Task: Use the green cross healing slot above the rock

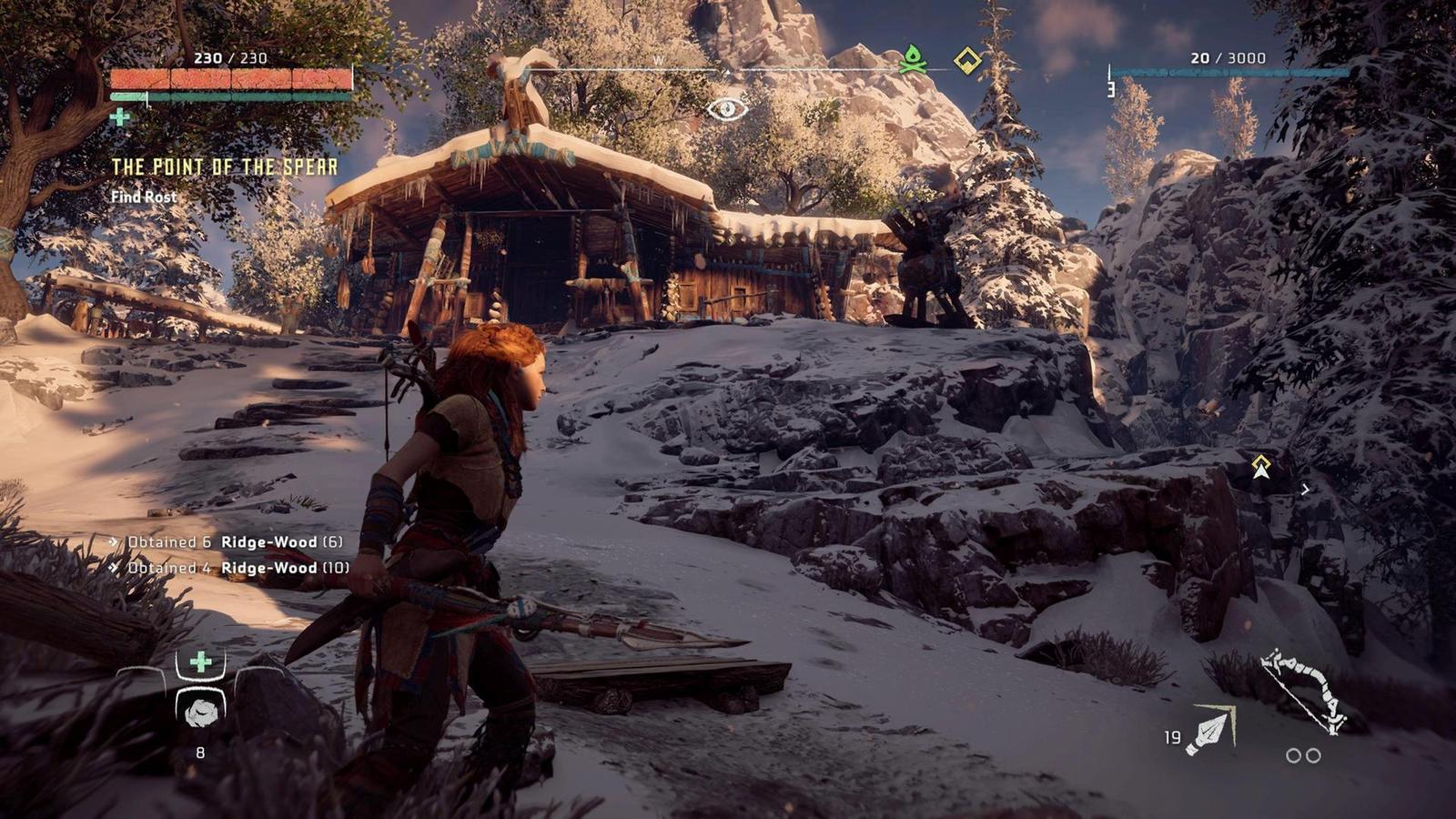Action: click(200, 662)
